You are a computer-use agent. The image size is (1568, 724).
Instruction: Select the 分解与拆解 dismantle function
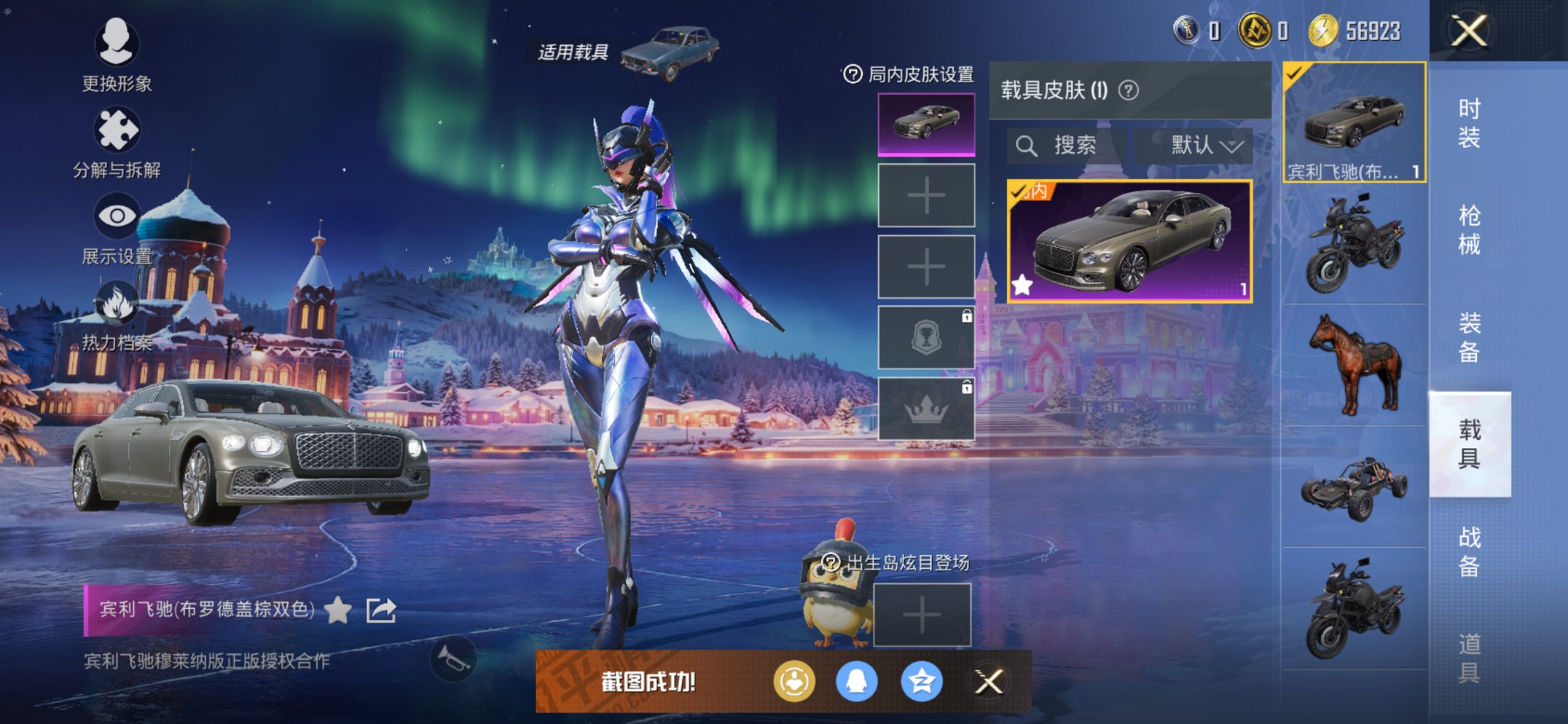pos(117,130)
